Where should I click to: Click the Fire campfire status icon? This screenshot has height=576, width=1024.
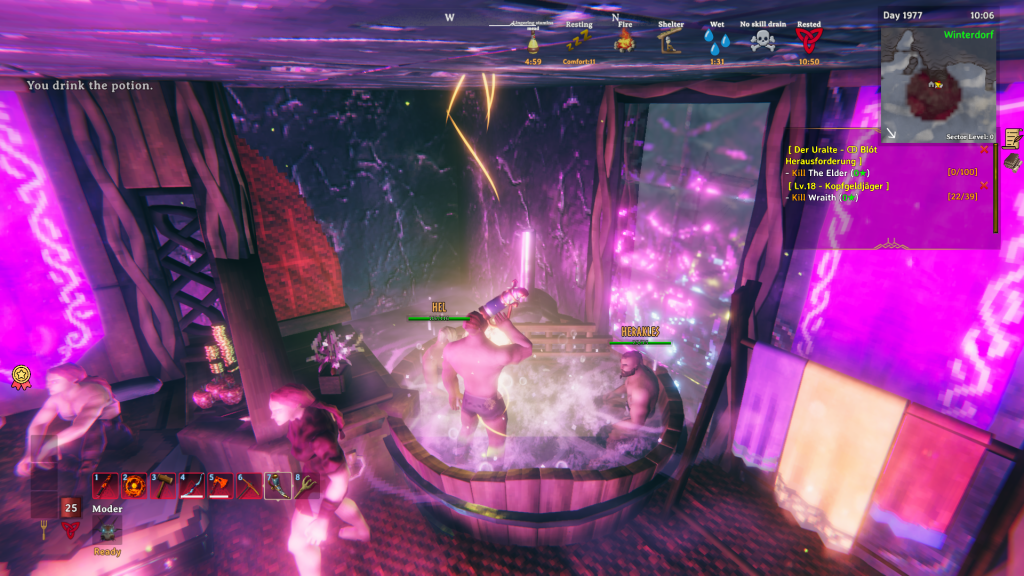[x=625, y=42]
